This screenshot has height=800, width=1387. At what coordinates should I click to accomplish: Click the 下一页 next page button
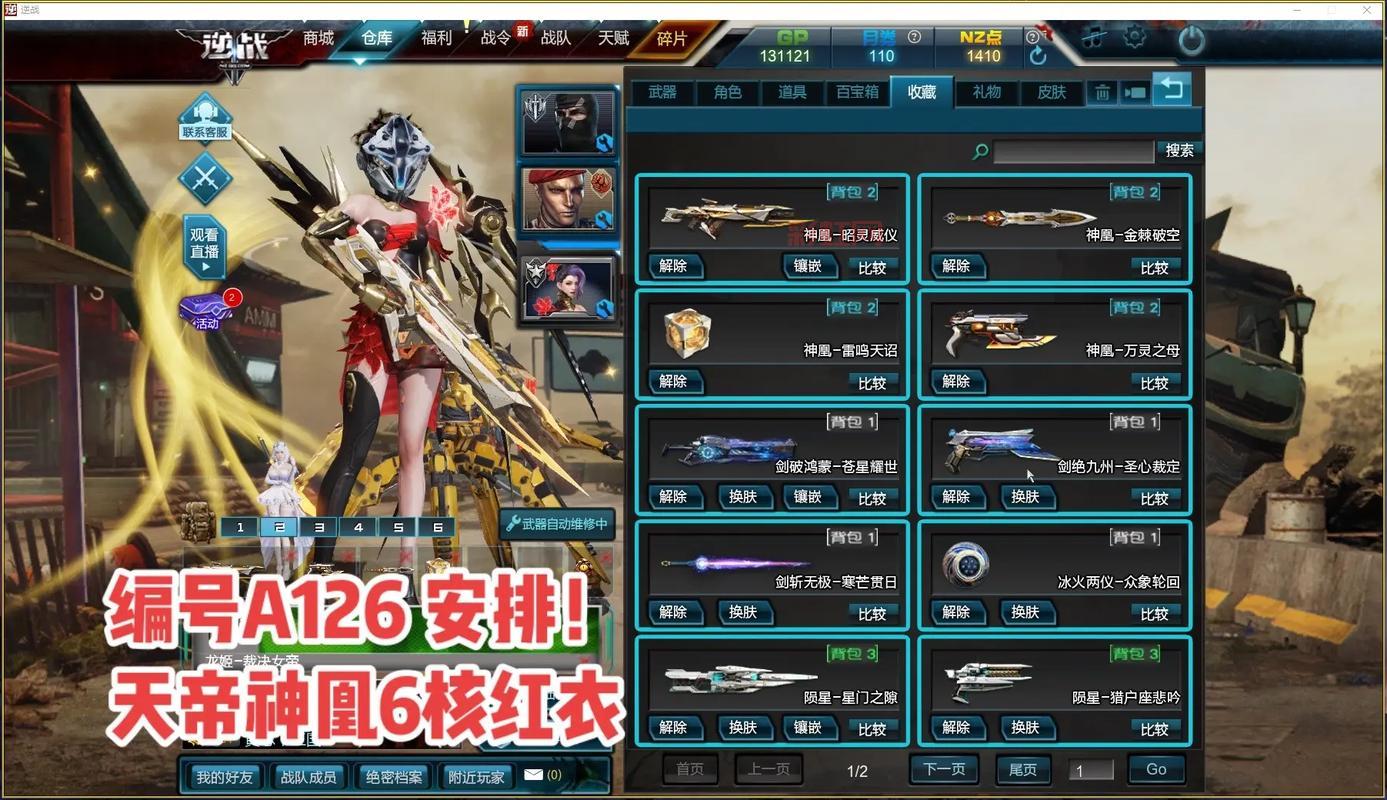tap(944, 768)
